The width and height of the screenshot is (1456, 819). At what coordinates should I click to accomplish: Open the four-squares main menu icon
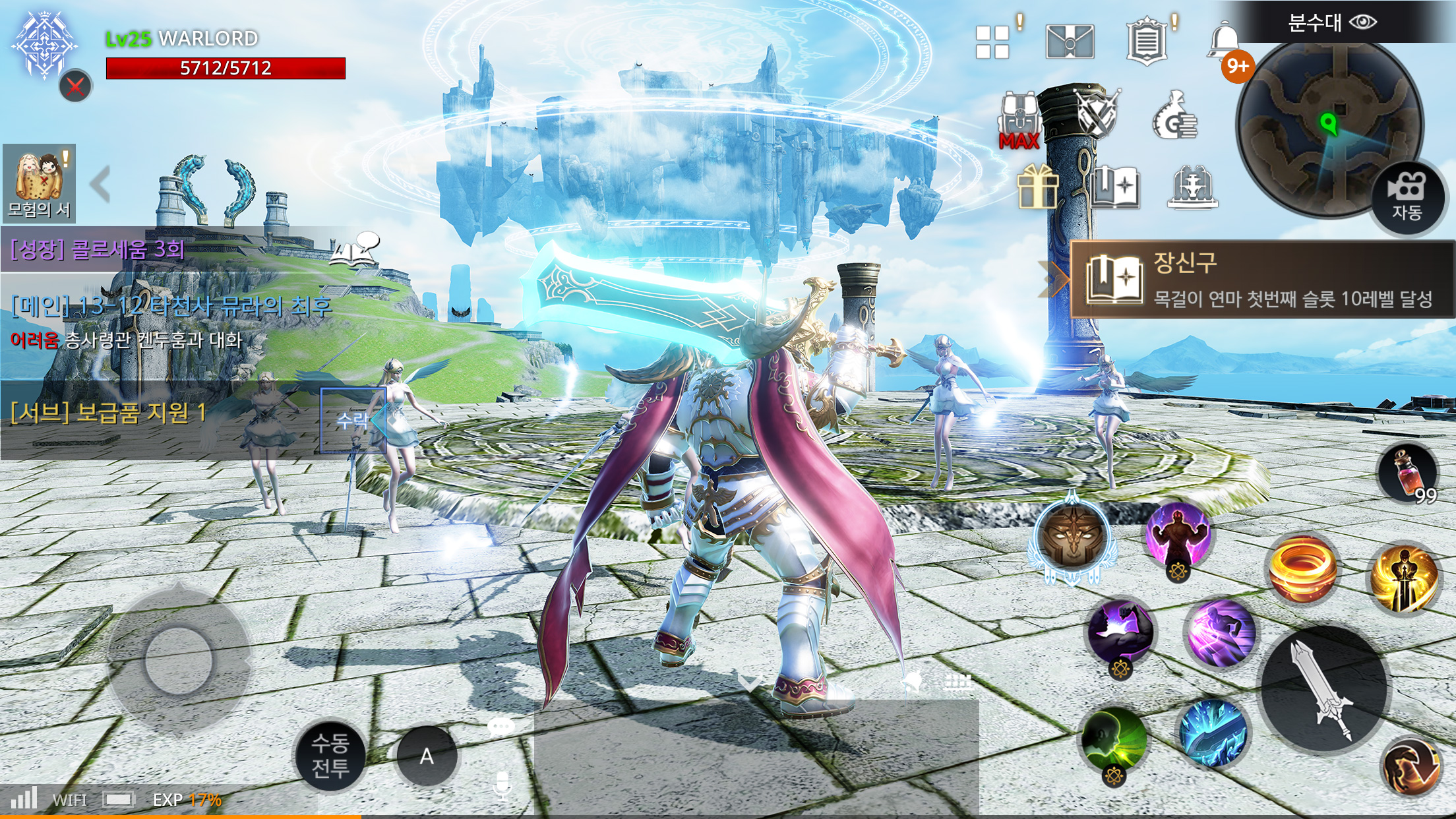993,42
